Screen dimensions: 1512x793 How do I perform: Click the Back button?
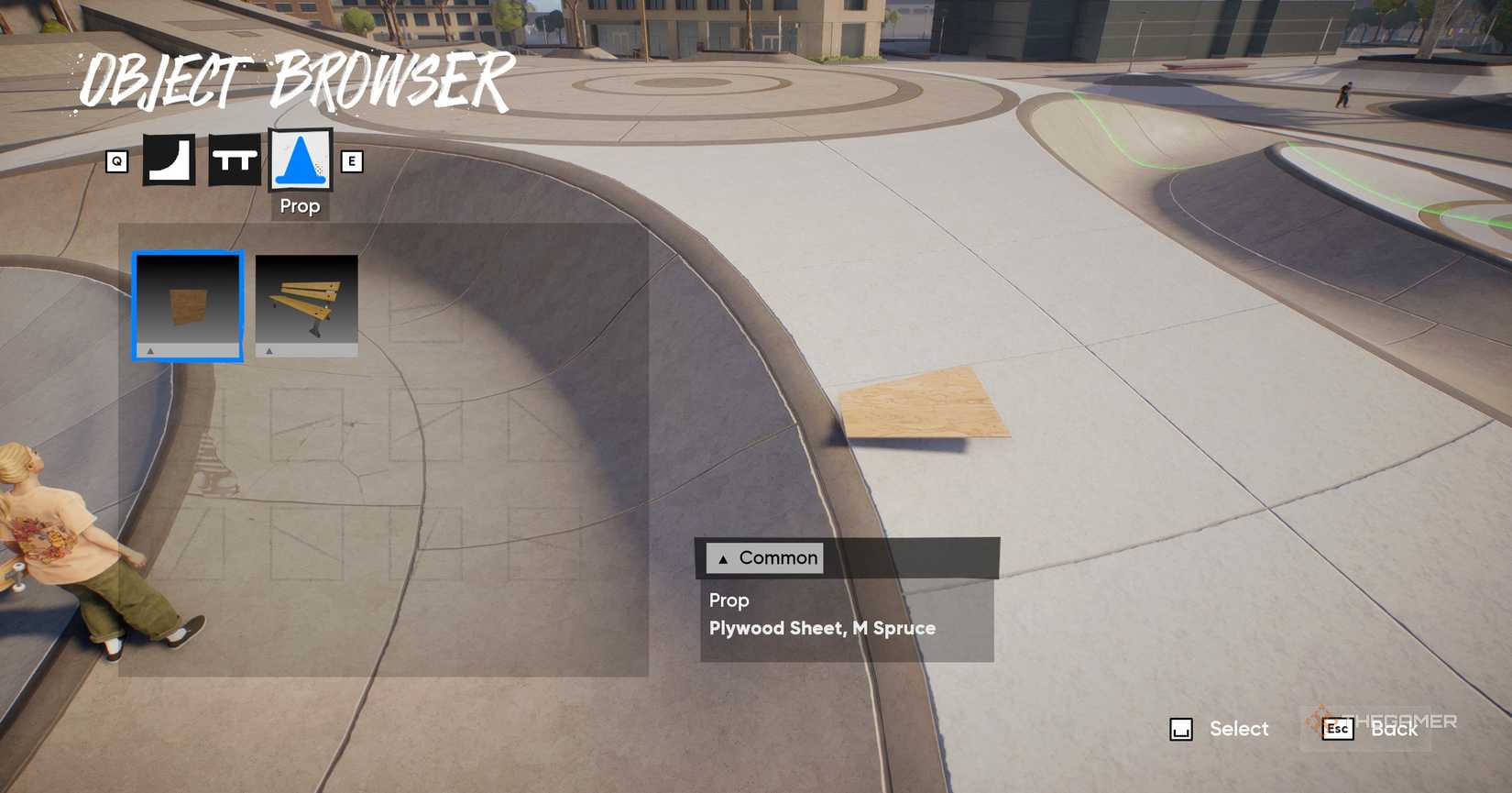point(1393,730)
